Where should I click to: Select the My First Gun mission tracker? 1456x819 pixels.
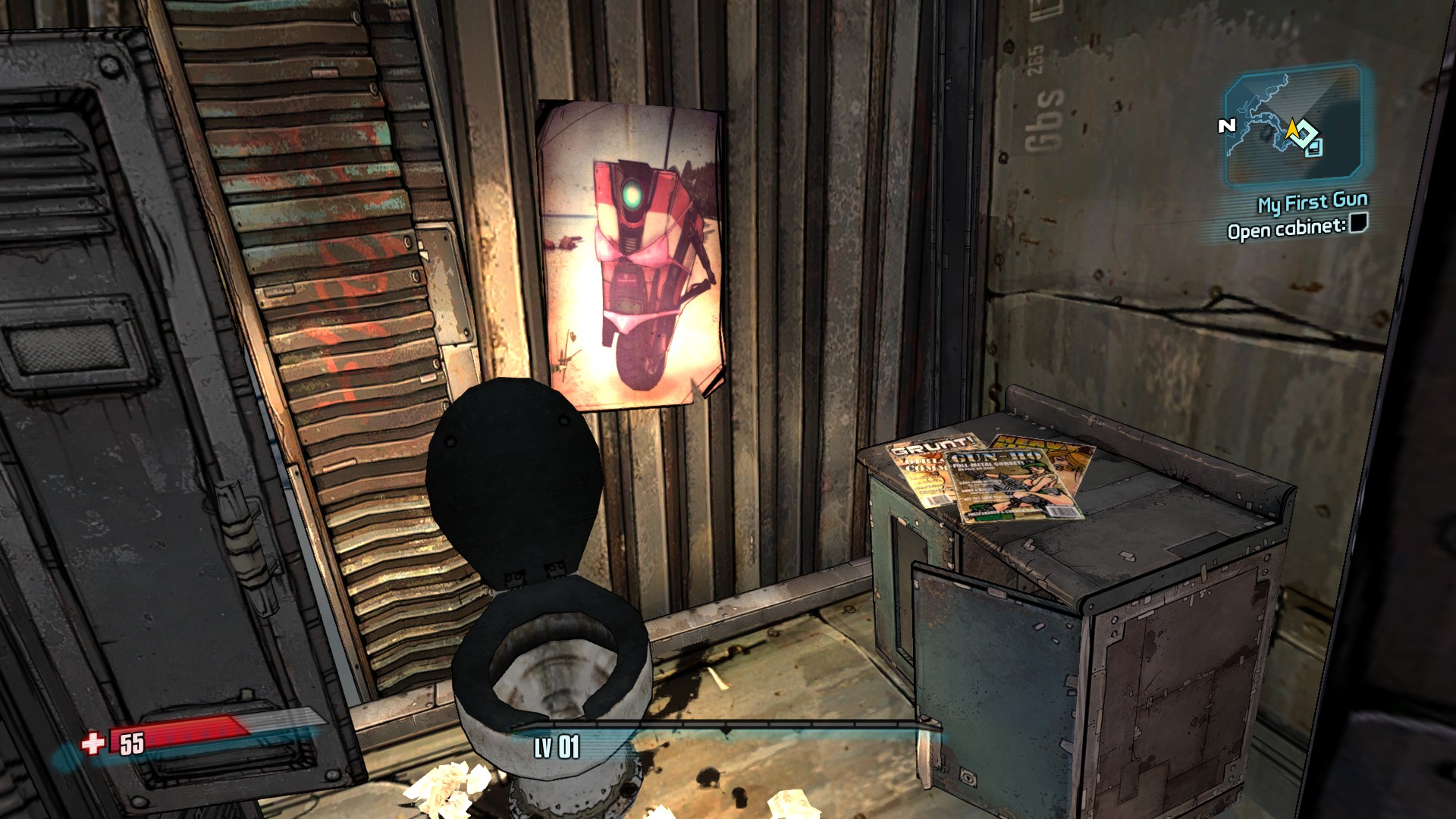tap(1313, 202)
